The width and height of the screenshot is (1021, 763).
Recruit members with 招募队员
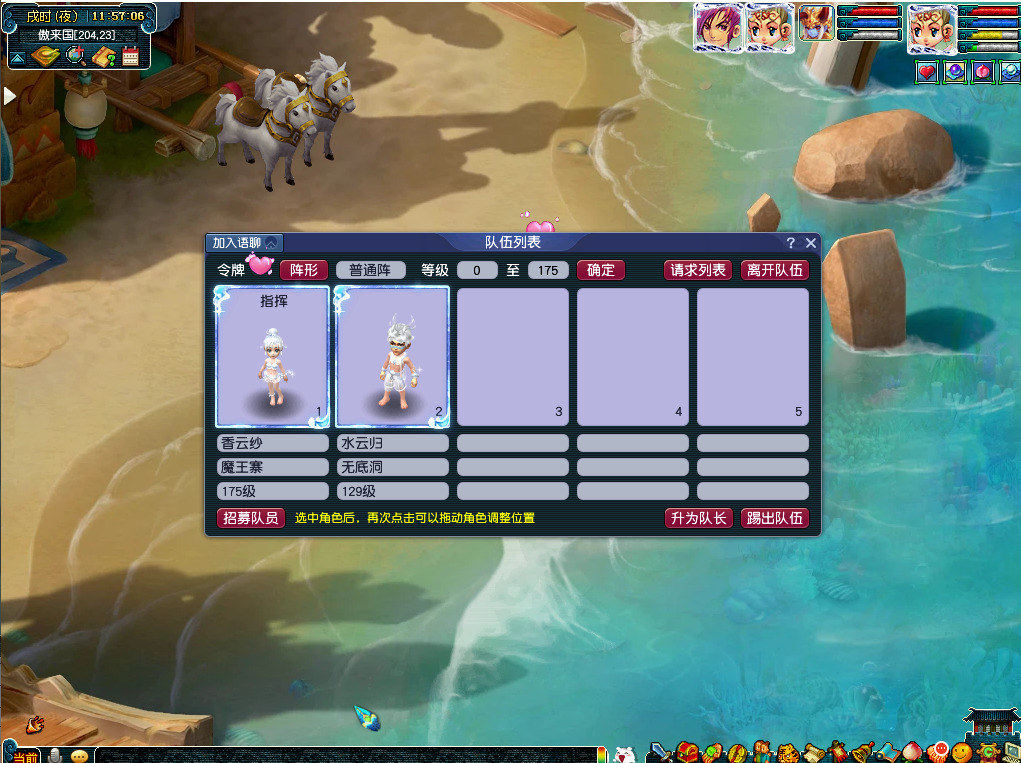(x=251, y=518)
